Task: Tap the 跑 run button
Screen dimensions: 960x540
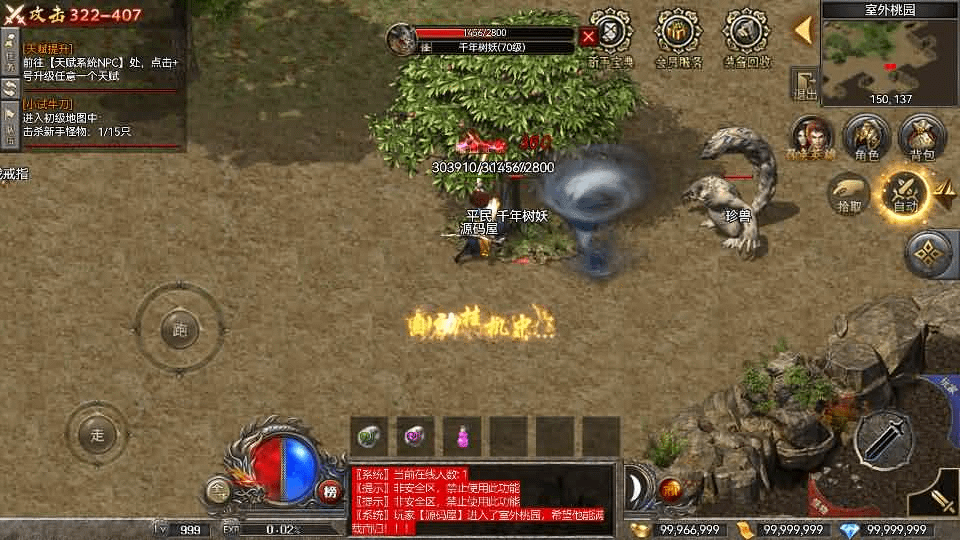Action: [x=179, y=328]
